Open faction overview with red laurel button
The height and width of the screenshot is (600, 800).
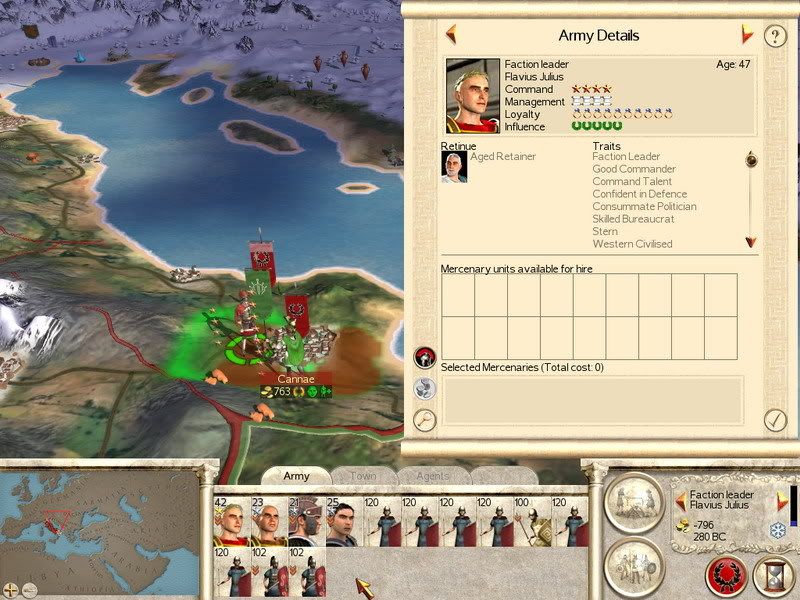point(725,577)
